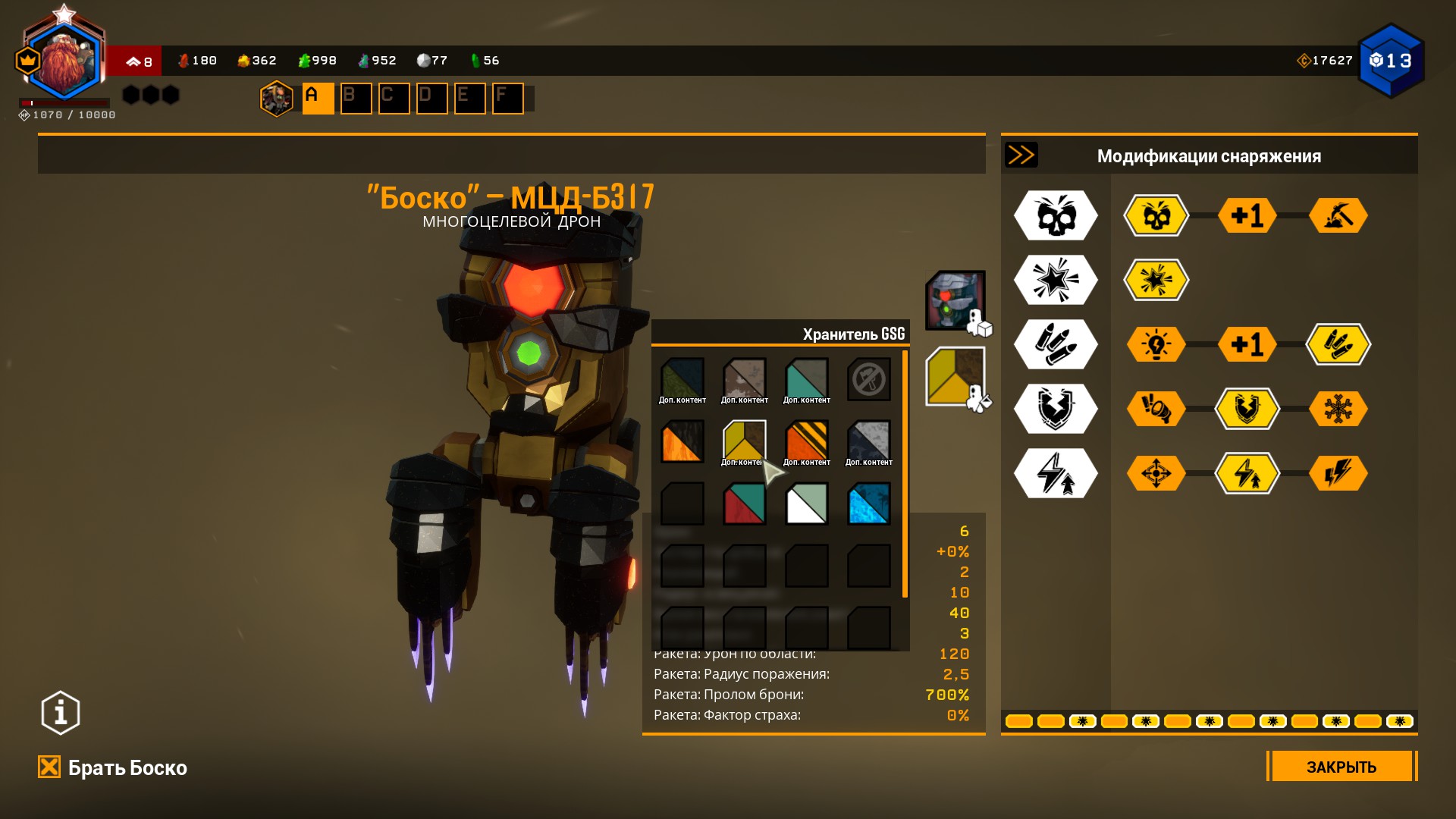Select the lightning bolt upgrade with slash
The image size is (1456, 819).
(1338, 473)
